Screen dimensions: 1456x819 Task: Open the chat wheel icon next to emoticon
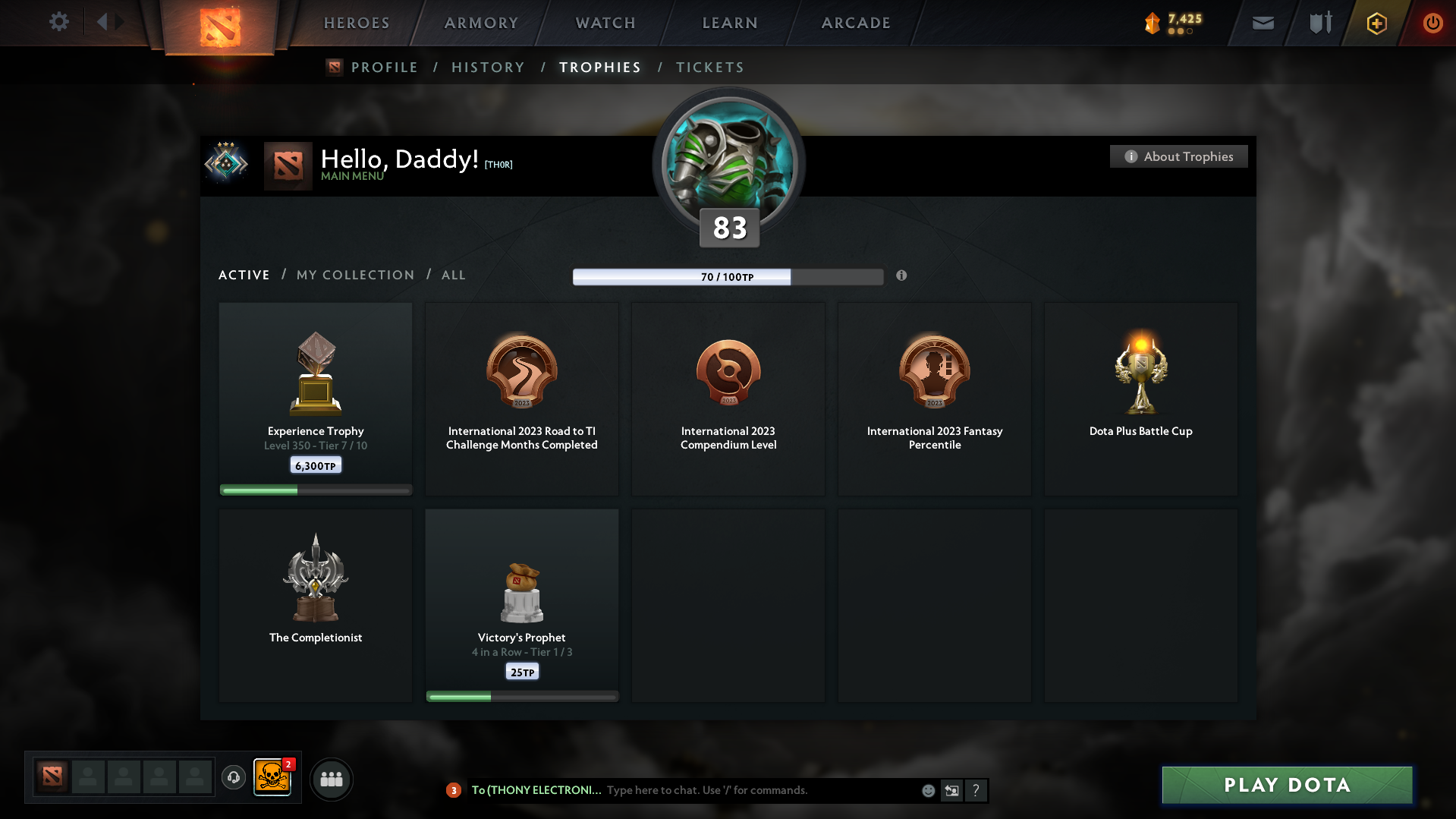[951, 790]
